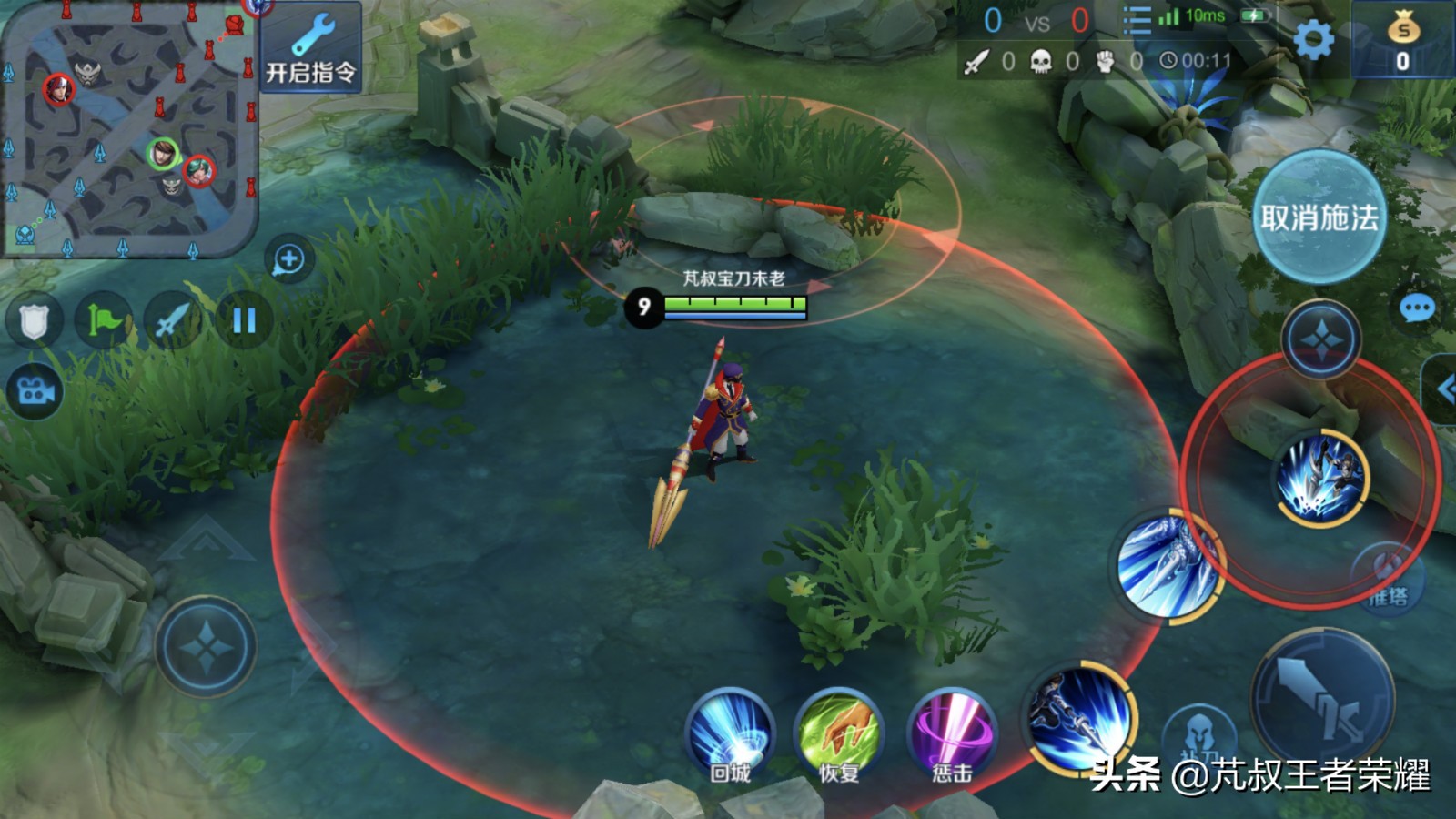Toggle the pause button
The width and height of the screenshot is (1456, 819).
pos(244,320)
